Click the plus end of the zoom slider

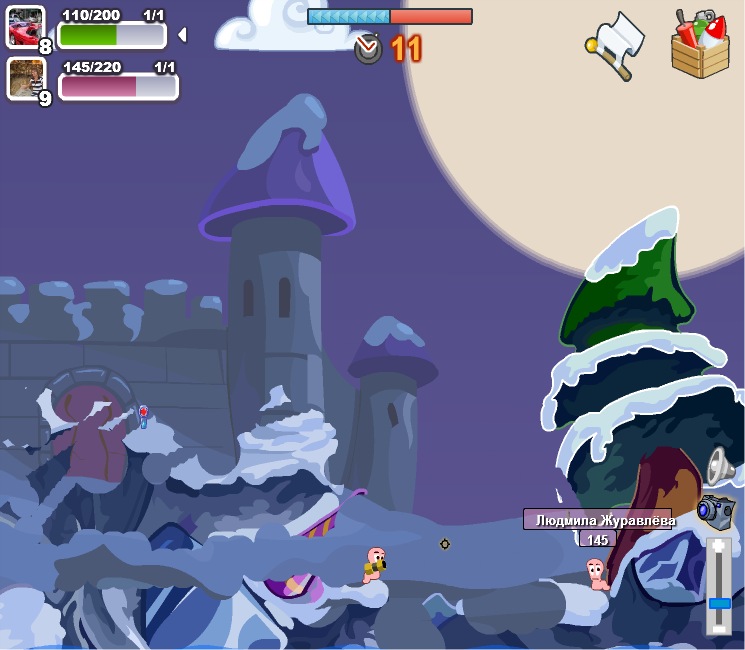[x=719, y=548]
